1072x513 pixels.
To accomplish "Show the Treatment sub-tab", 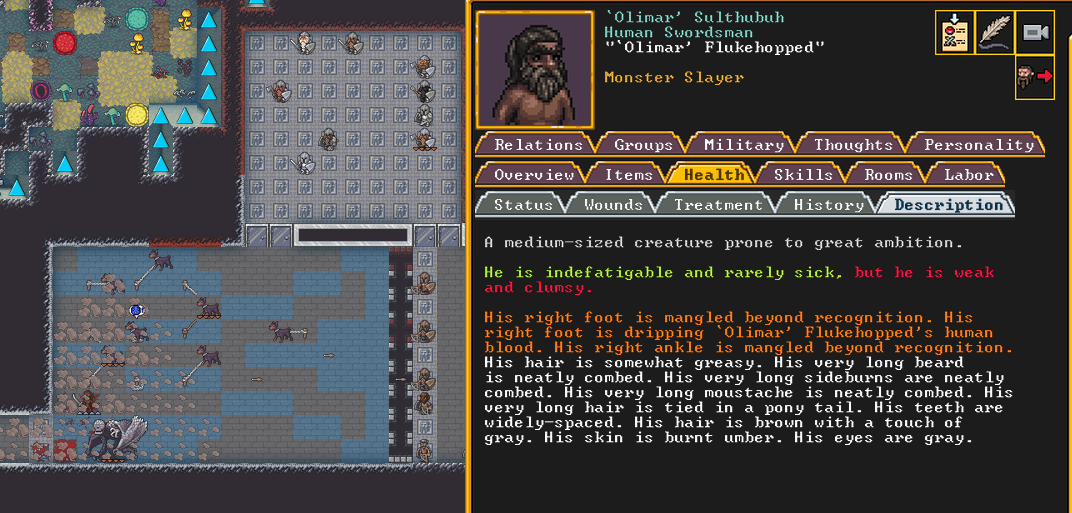I will pos(717,205).
